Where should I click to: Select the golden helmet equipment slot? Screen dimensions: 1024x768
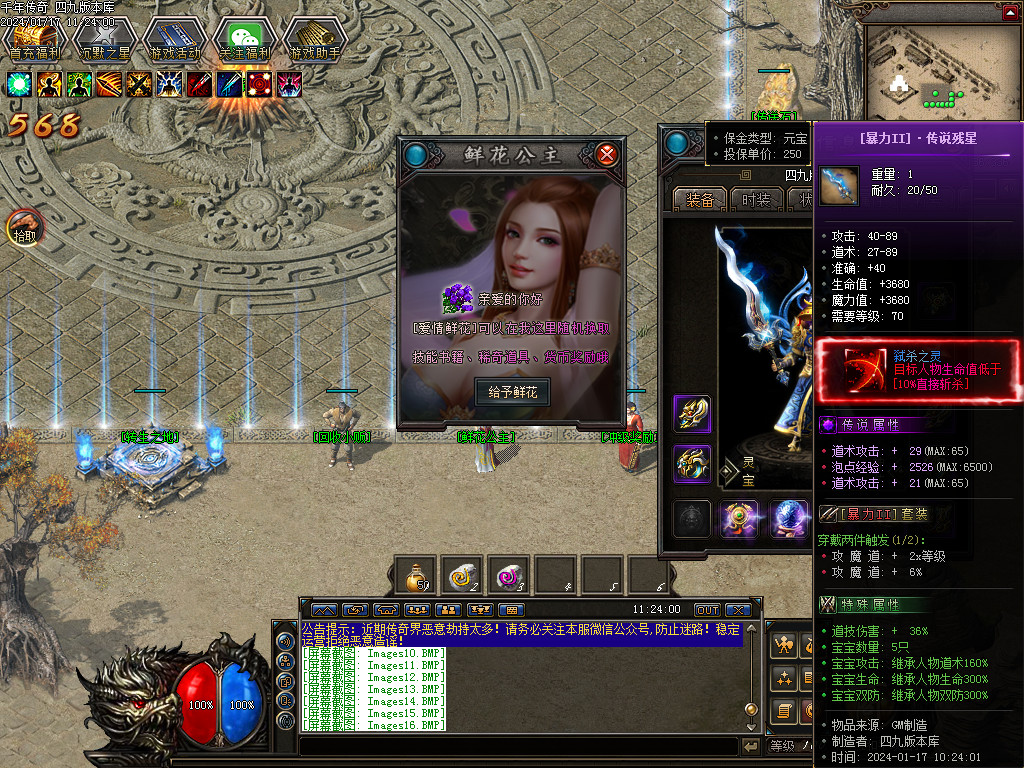[692, 413]
